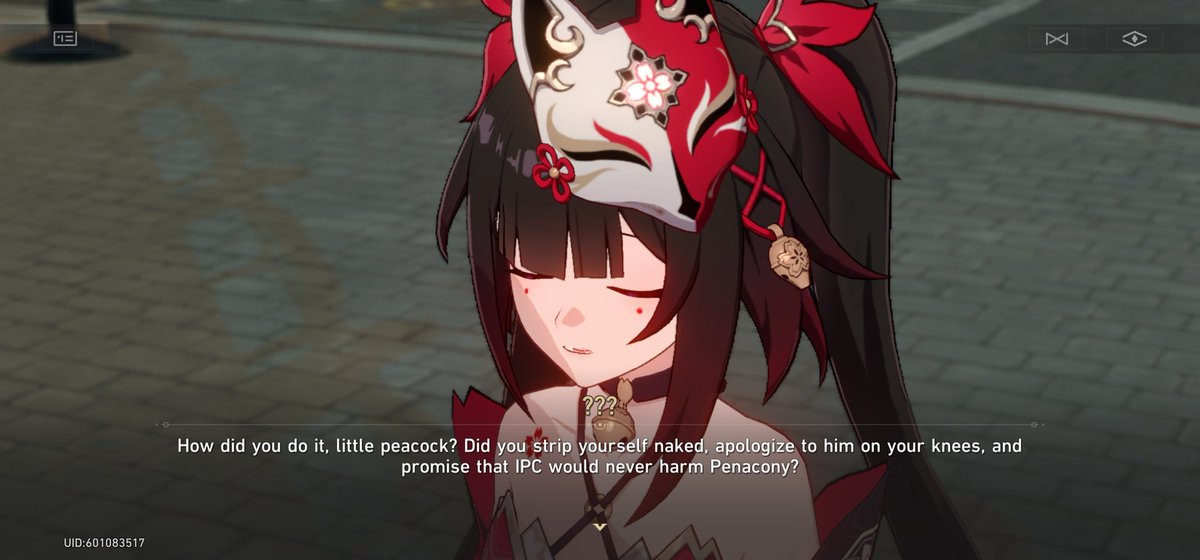Advance dialogue with the small down arrow
1200x560 pixels.
599,525
